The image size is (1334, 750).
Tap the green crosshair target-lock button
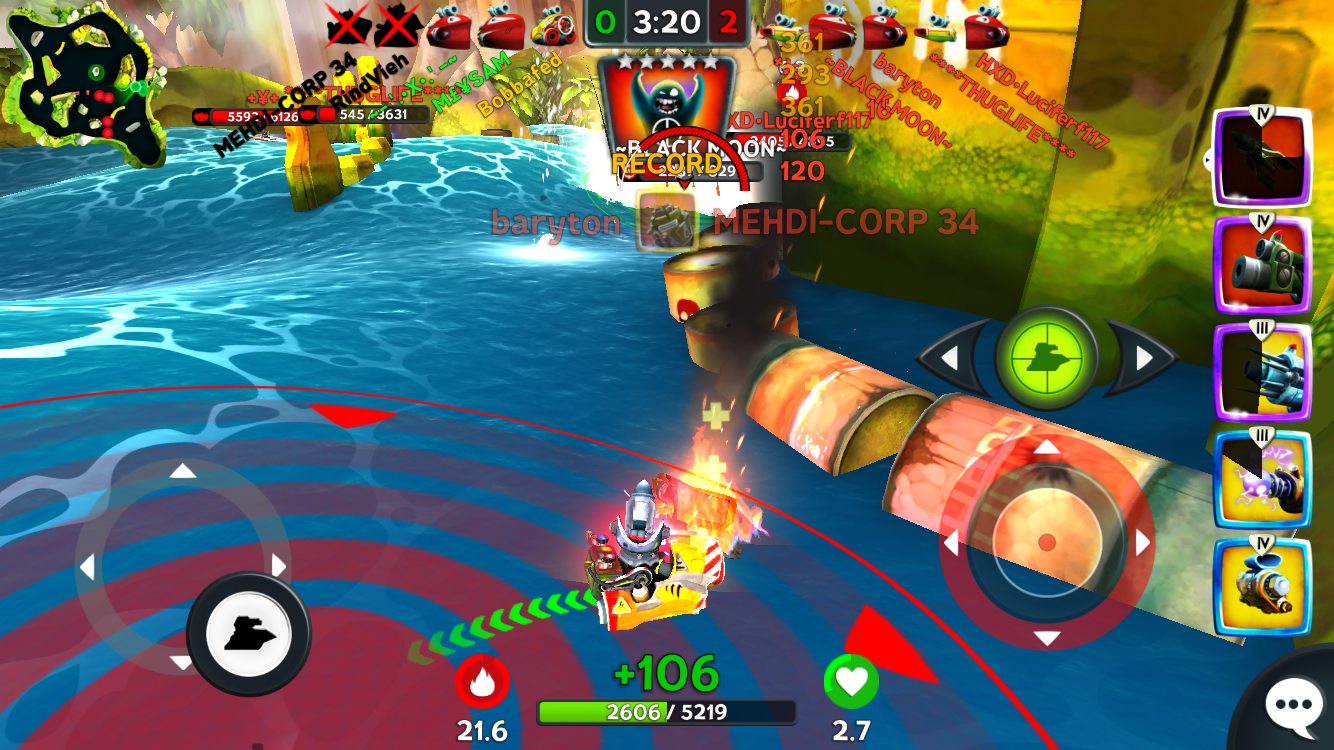pos(1046,357)
